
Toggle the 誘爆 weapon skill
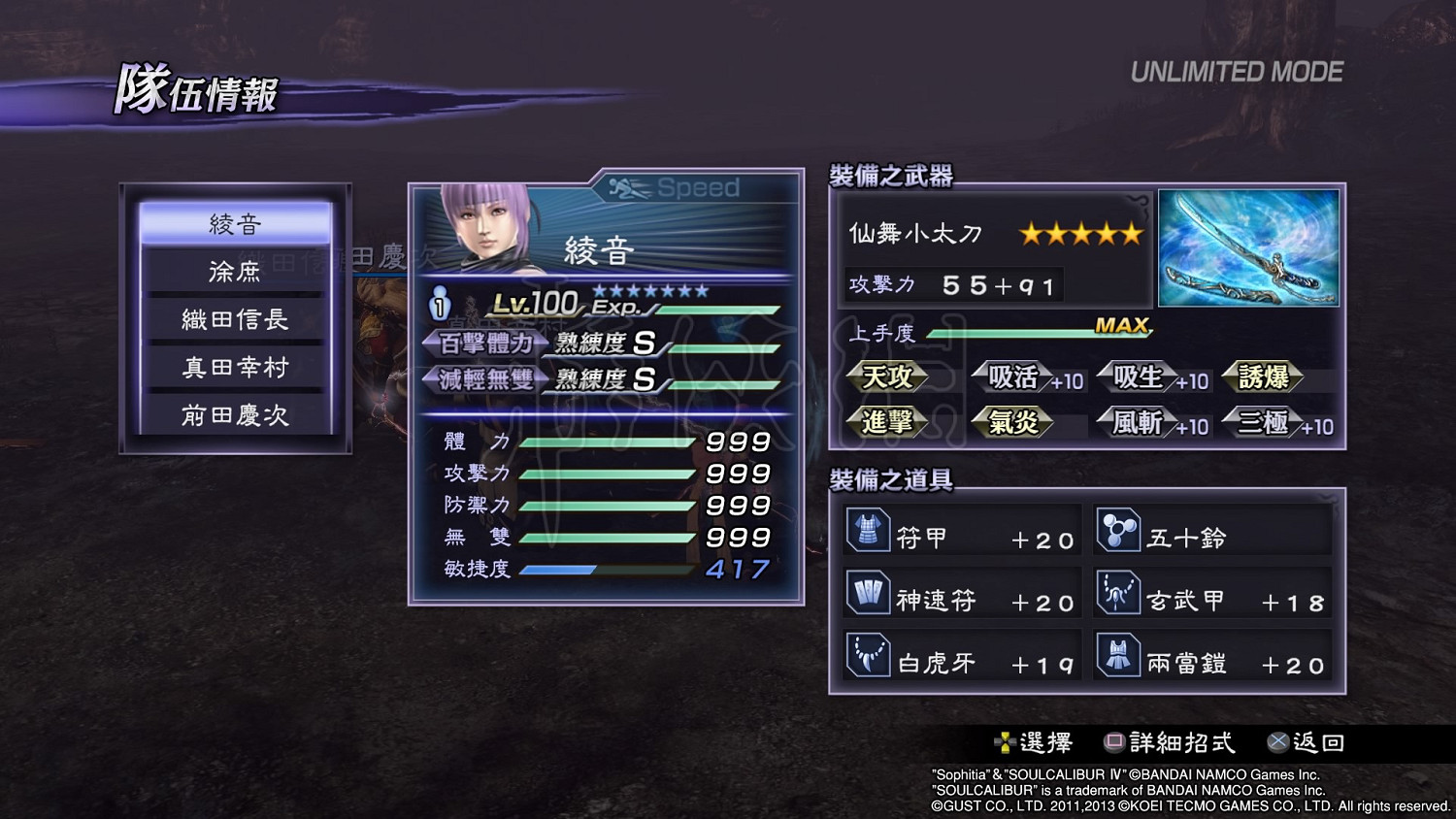pyautogui.click(x=1264, y=377)
